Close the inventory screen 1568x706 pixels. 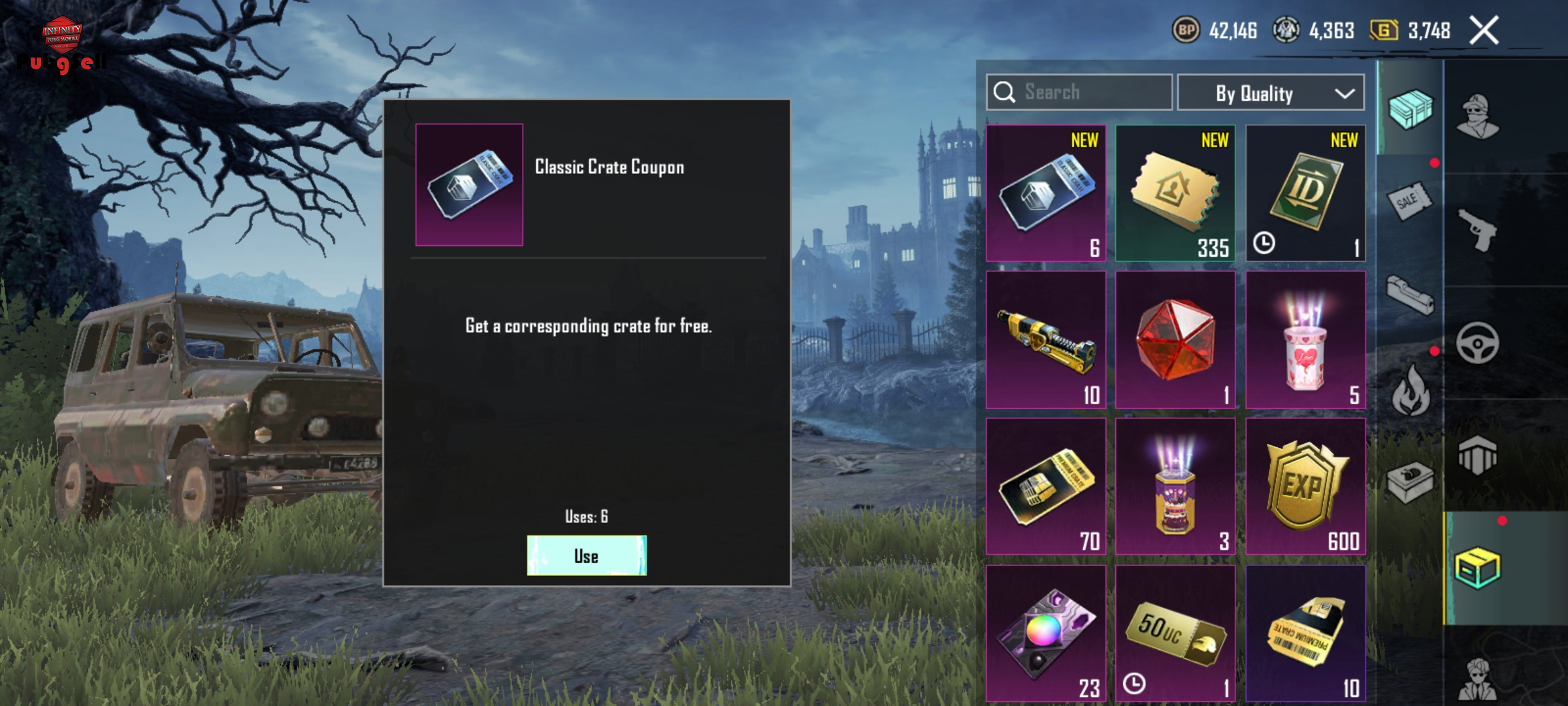pos(1484,31)
